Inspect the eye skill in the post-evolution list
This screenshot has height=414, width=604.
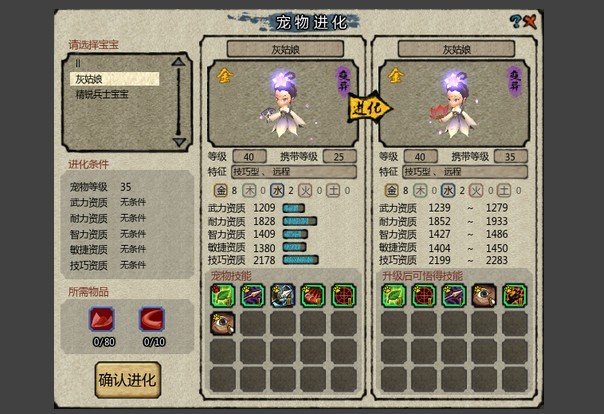(x=484, y=295)
